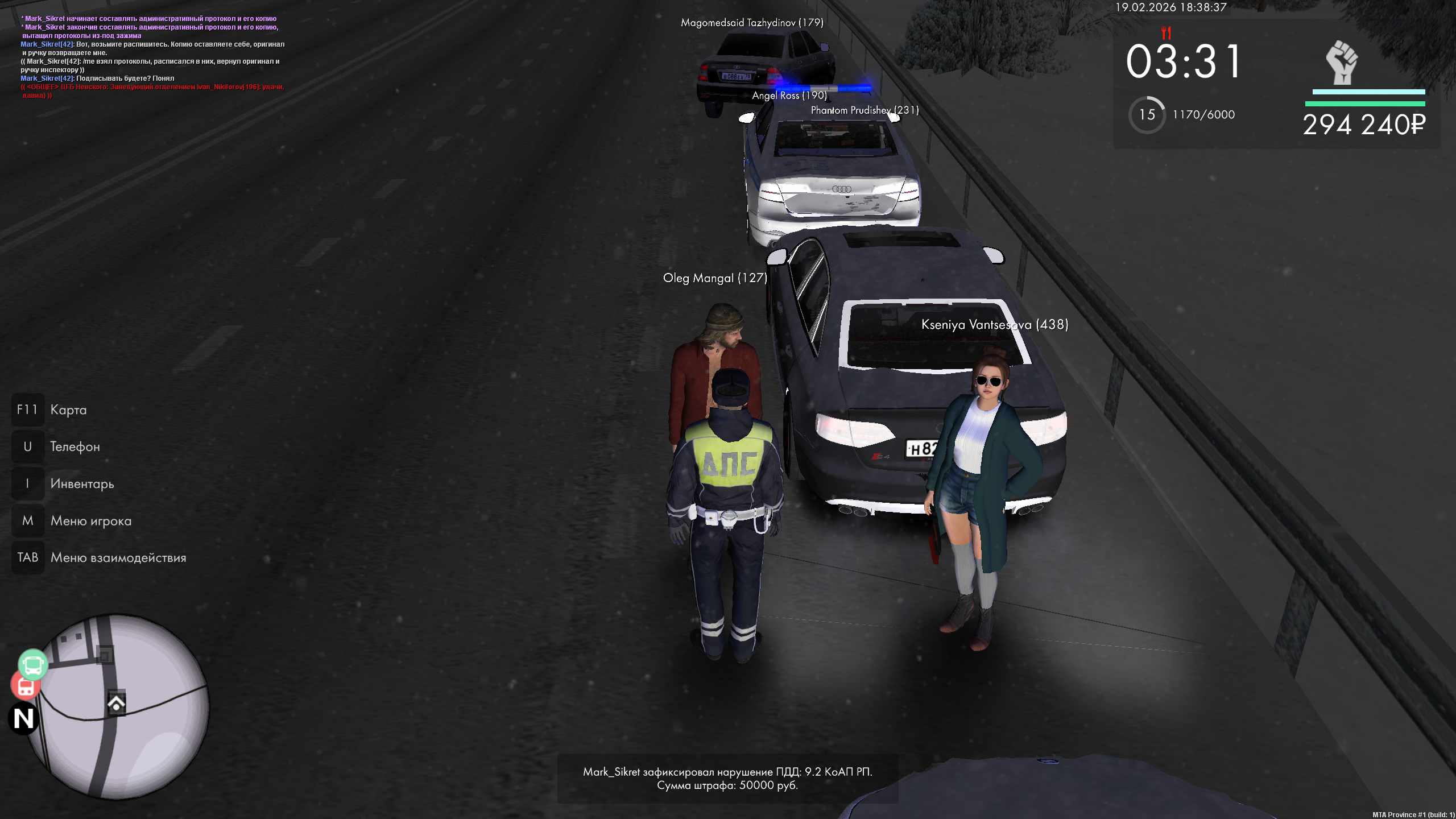Click the traffic fine notification popup
The image size is (1456, 819).
tap(727, 779)
